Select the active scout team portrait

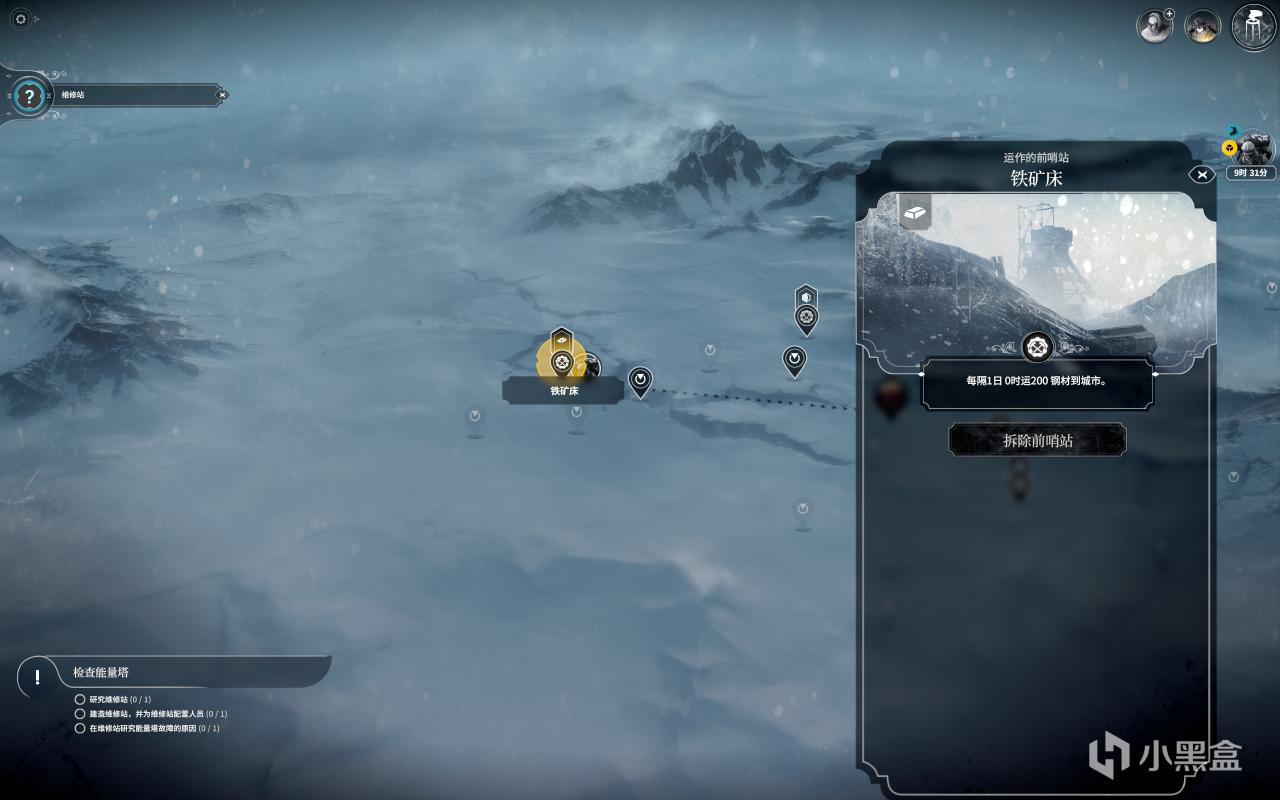[x=1252, y=152]
